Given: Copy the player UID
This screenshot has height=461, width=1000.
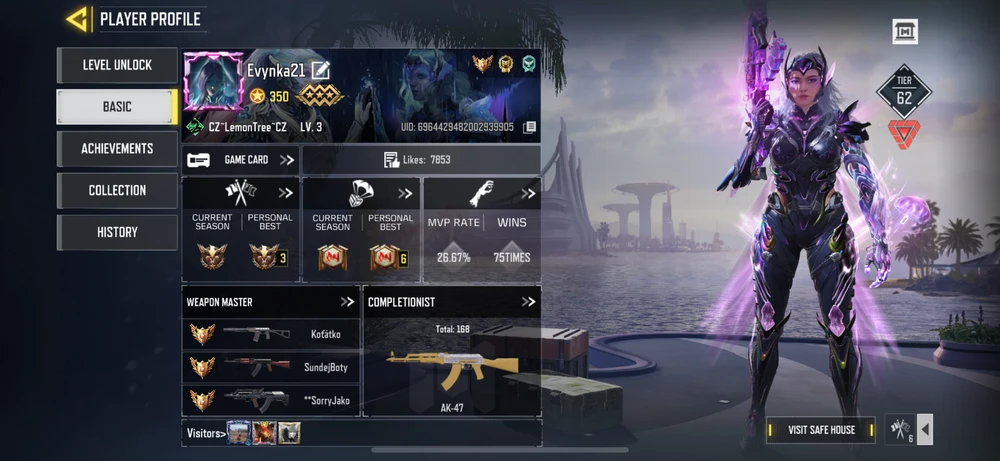Looking at the screenshot, I should (530, 128).
